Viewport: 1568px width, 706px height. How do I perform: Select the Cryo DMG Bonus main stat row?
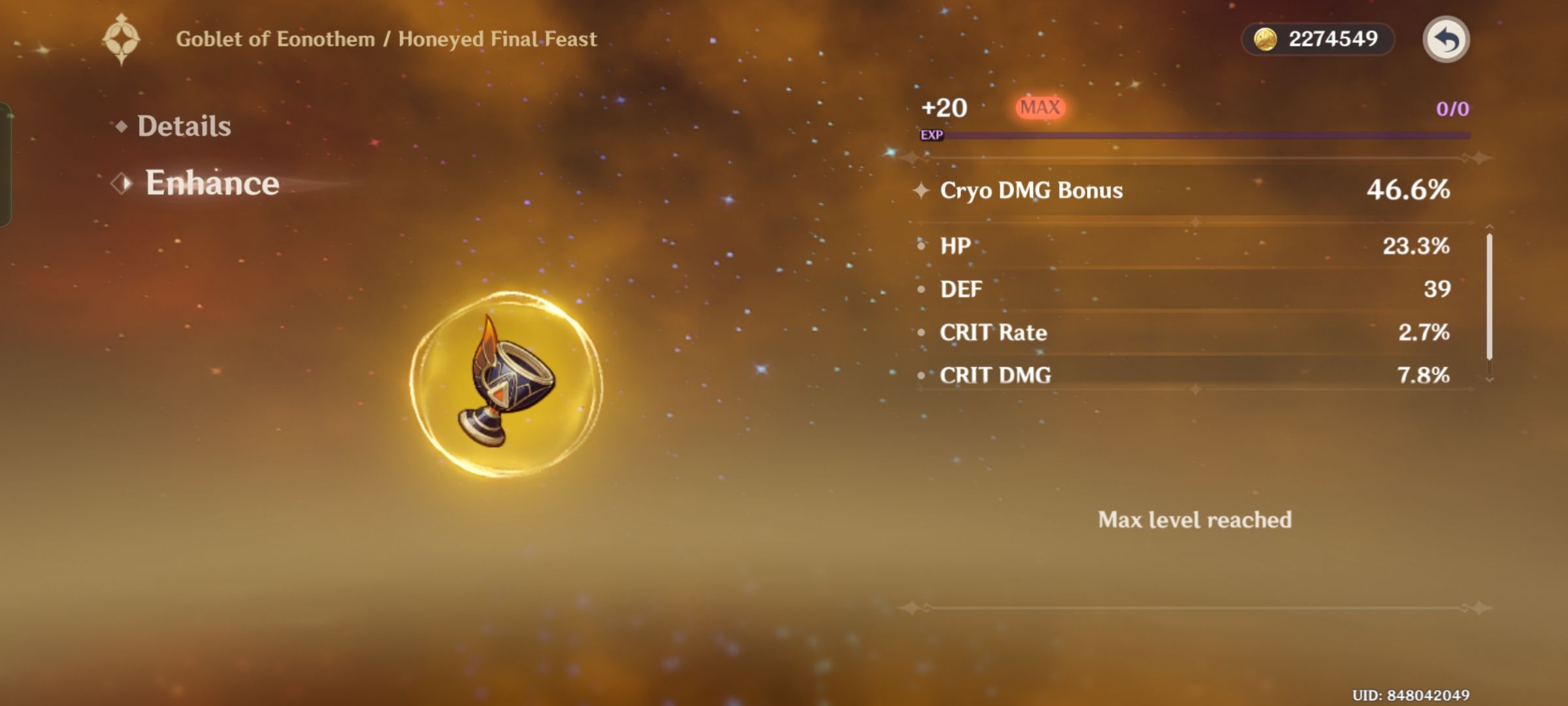(x=1176, y=191)
